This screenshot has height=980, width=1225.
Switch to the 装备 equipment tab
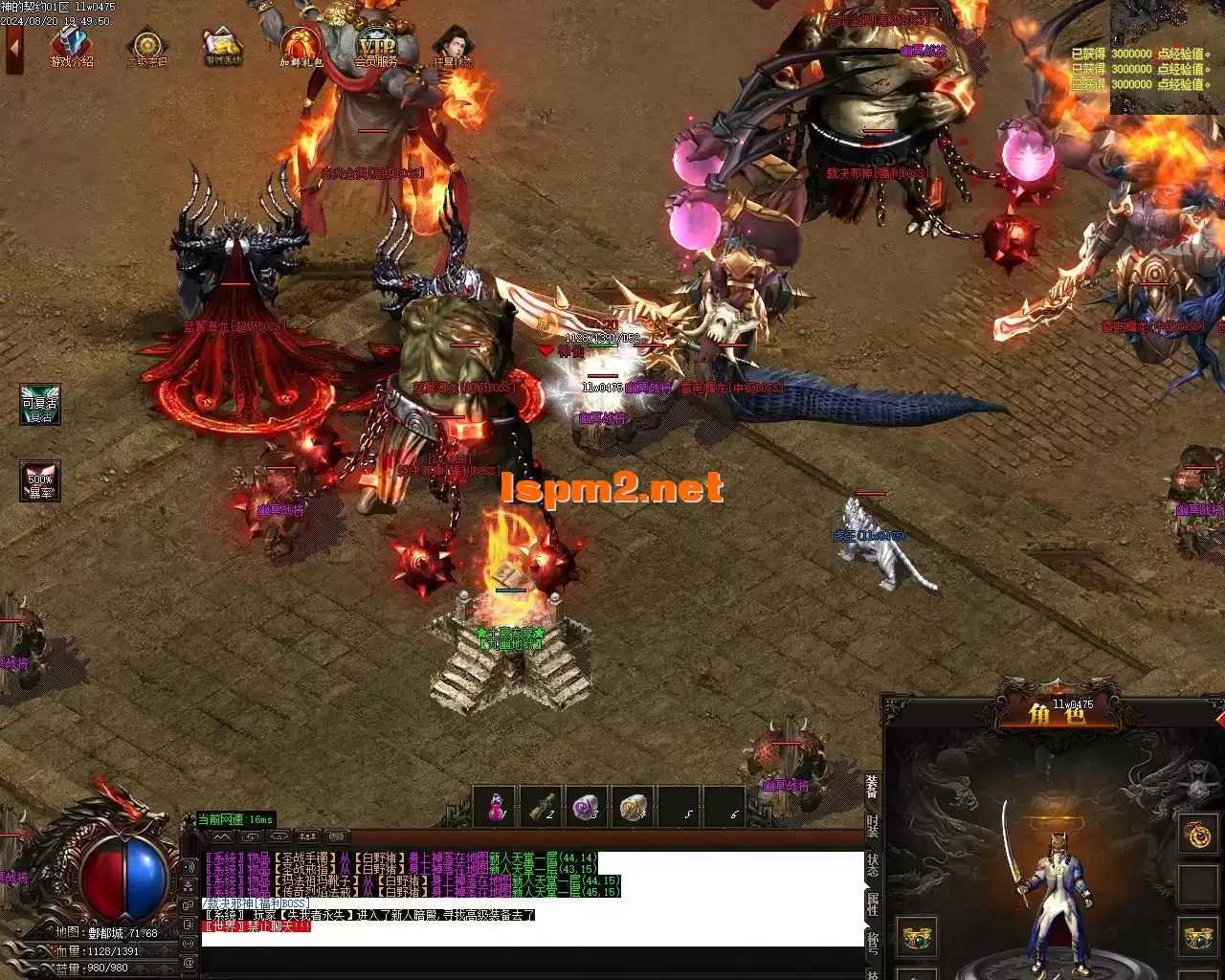click(x=872, y=786)
